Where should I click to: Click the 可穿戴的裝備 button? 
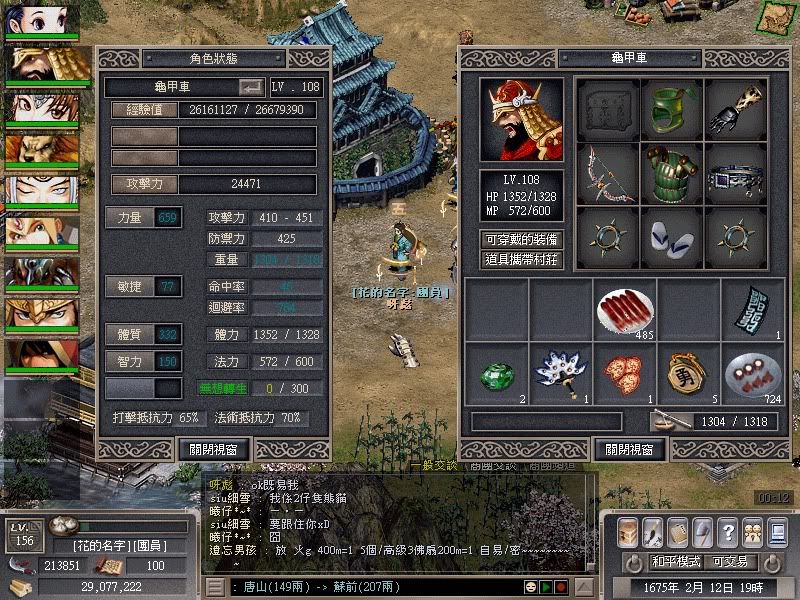(x=521, y=240)
